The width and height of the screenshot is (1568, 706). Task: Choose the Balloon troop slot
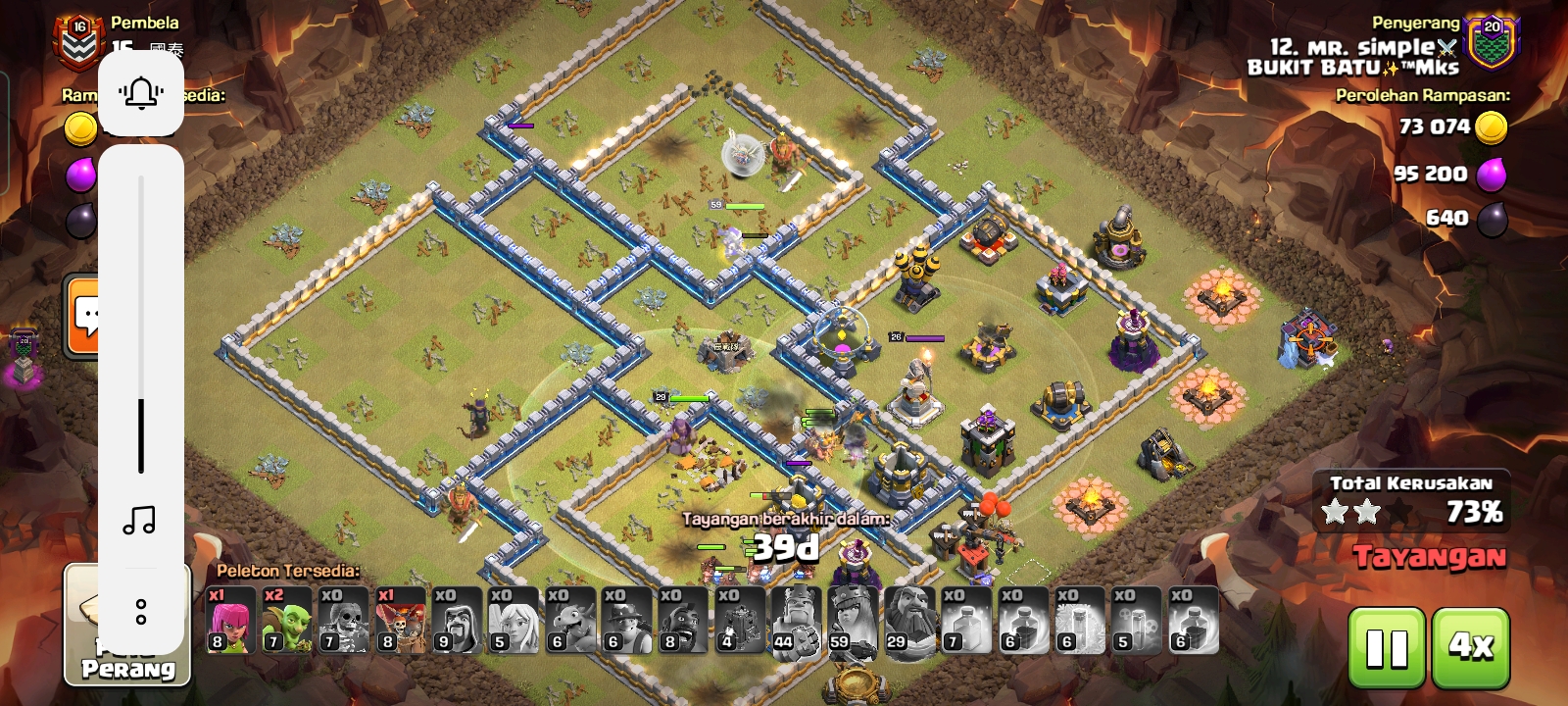[400, 620]
